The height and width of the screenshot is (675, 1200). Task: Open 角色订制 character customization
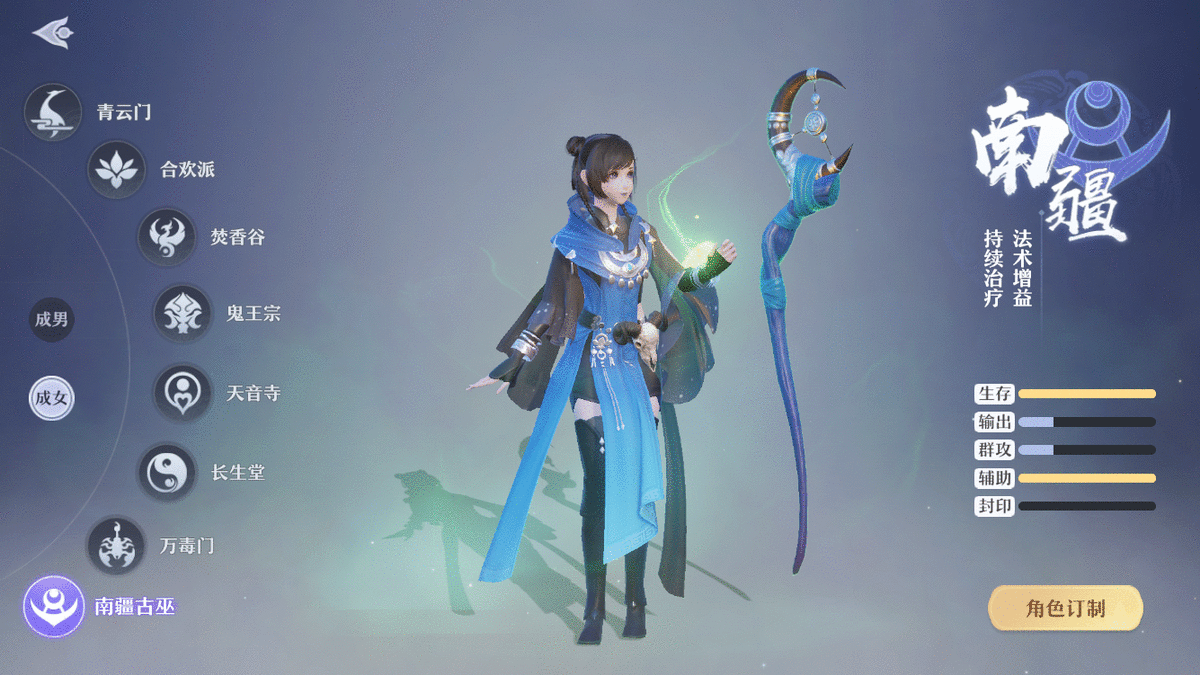tap(1065, 608)
